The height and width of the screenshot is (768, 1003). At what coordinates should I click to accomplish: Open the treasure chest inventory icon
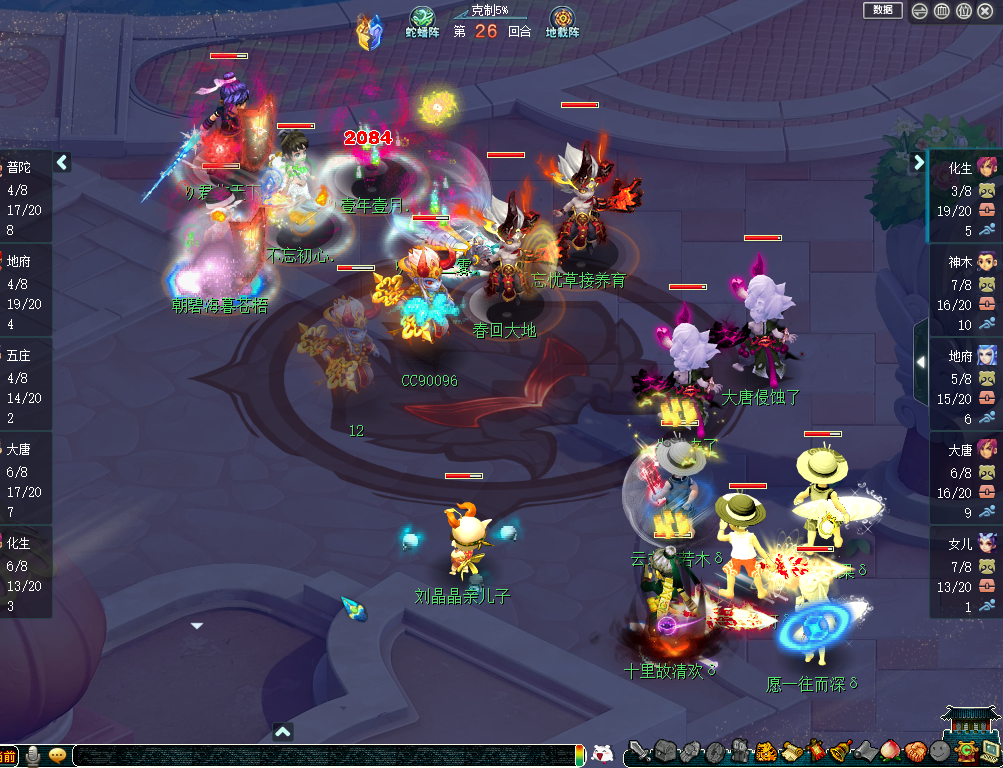(x=665, y=751)
